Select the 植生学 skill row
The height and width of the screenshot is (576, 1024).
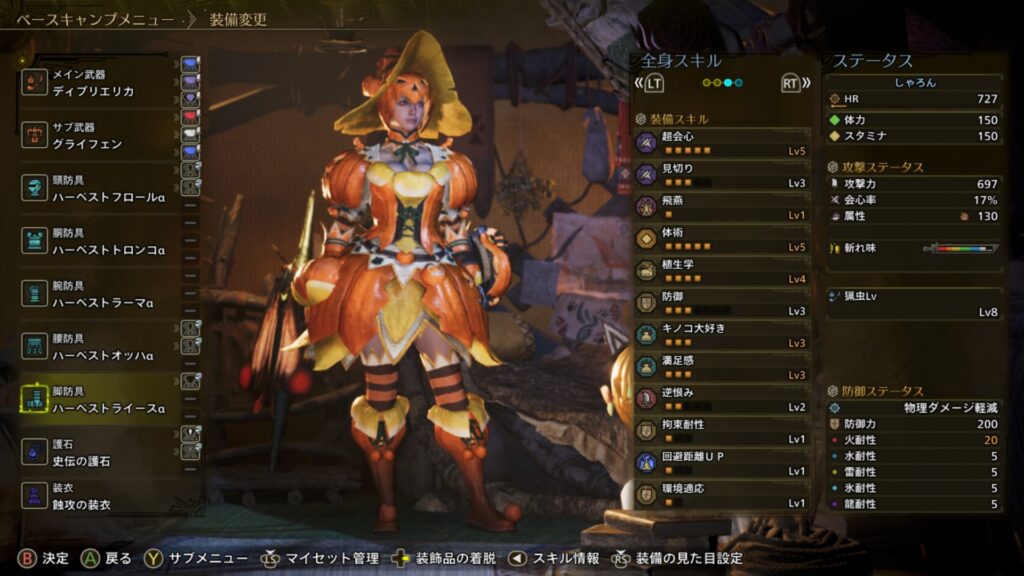722,271
